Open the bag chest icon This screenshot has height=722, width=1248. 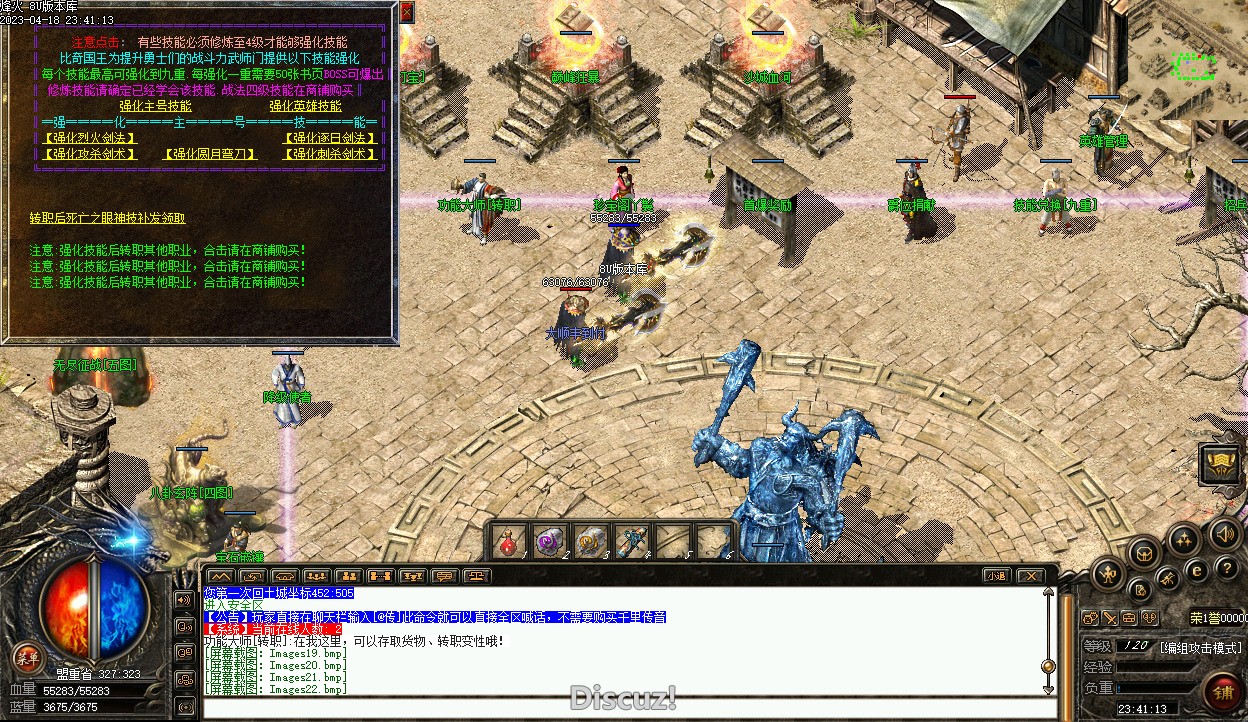coord(1143,551)
